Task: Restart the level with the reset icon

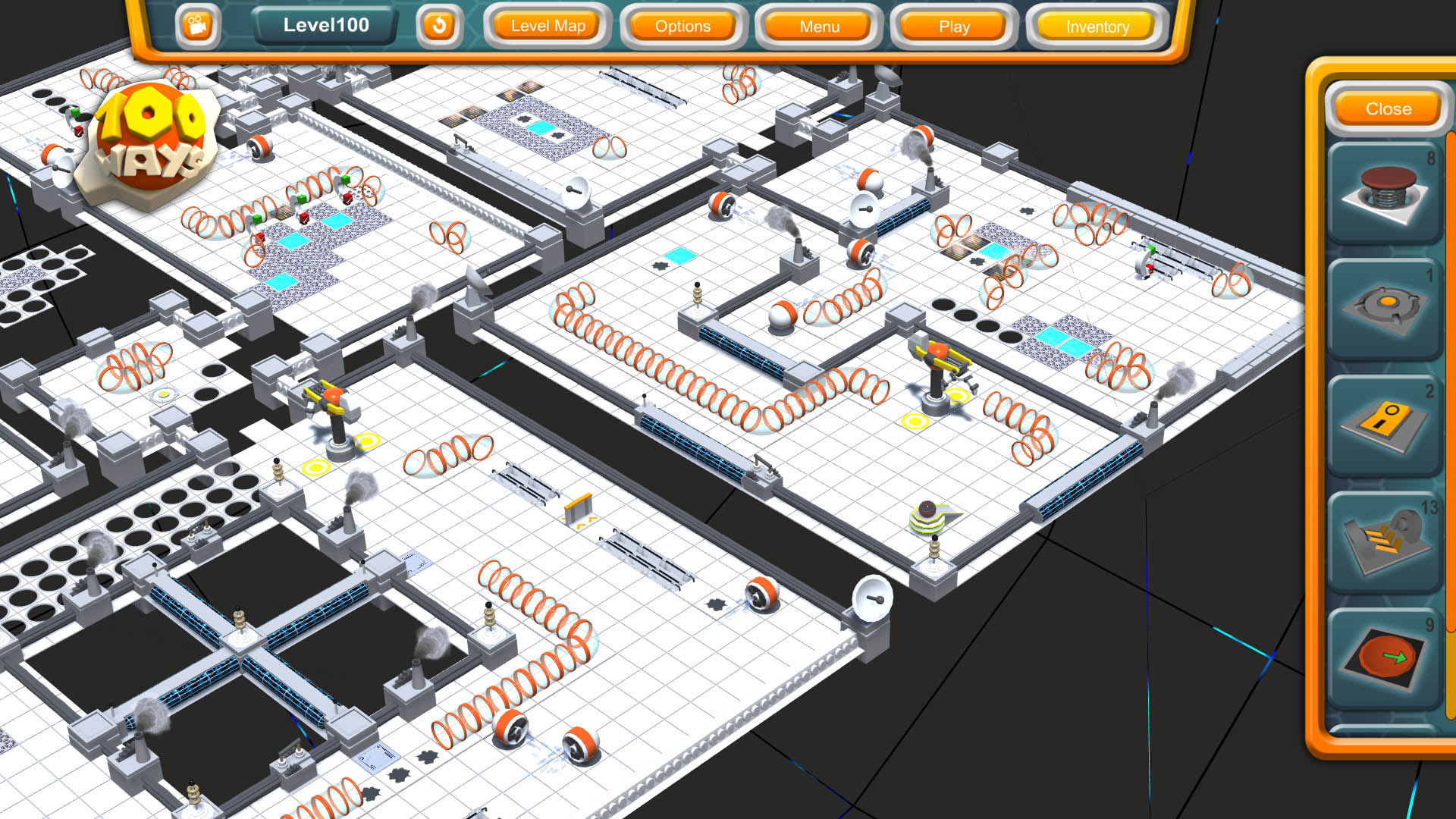Action: coord(440,25)
